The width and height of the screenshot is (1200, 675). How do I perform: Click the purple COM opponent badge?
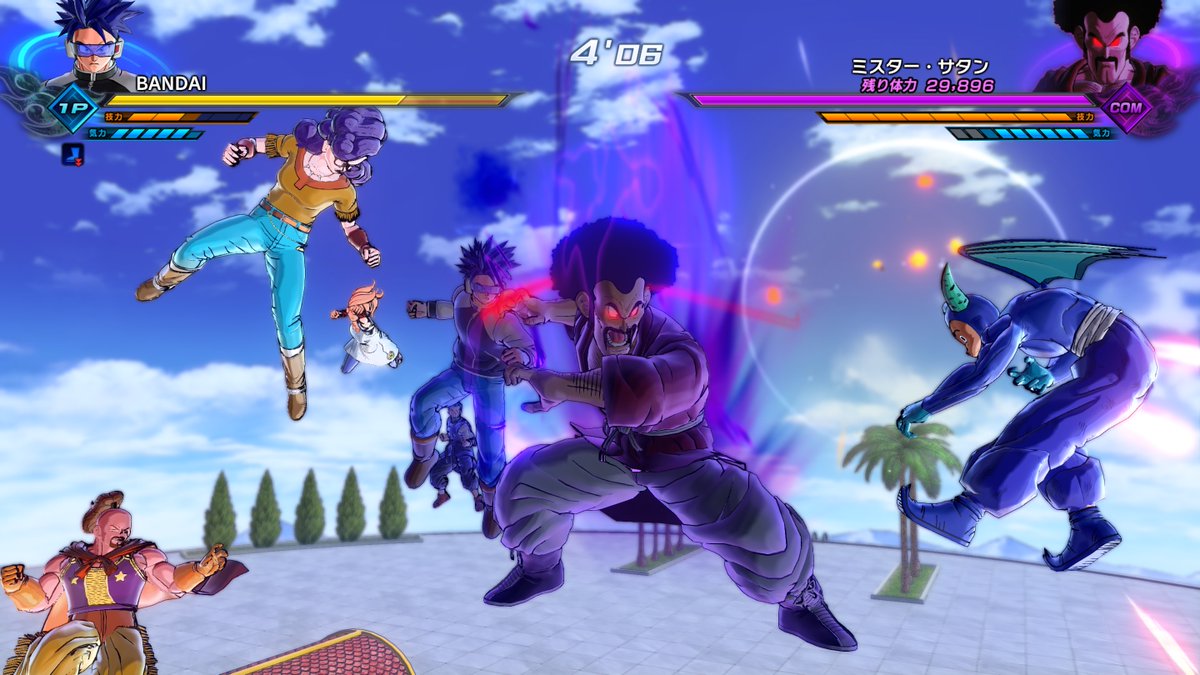point(1128,108)
